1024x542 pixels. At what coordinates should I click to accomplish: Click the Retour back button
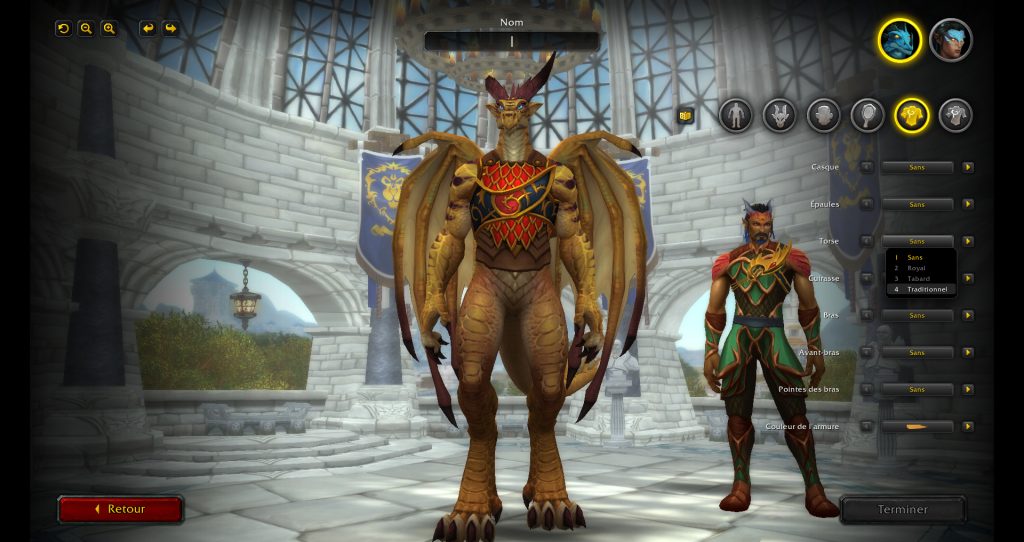(120, 509)
